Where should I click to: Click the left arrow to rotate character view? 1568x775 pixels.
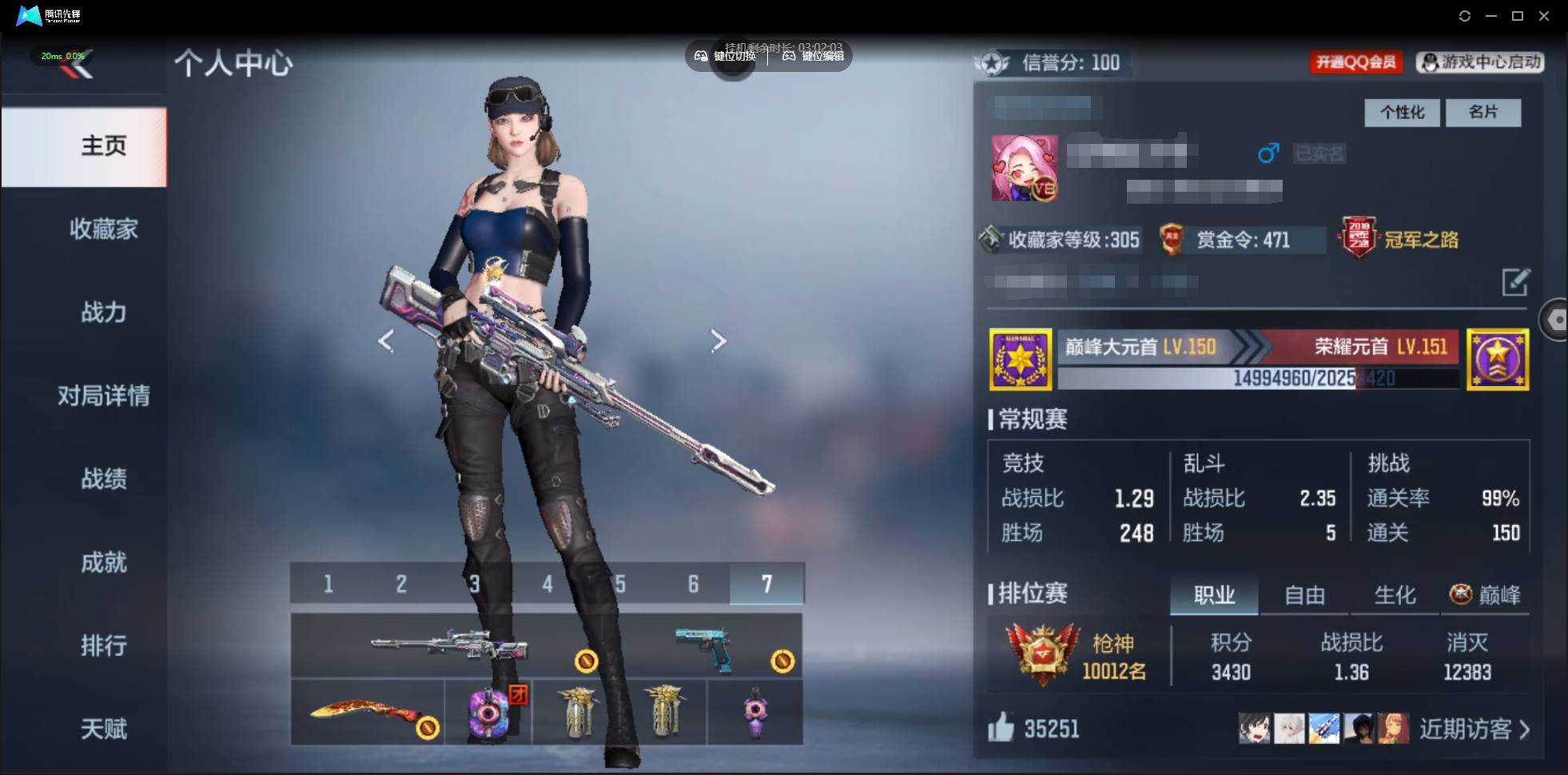click(x=386, y=340)
